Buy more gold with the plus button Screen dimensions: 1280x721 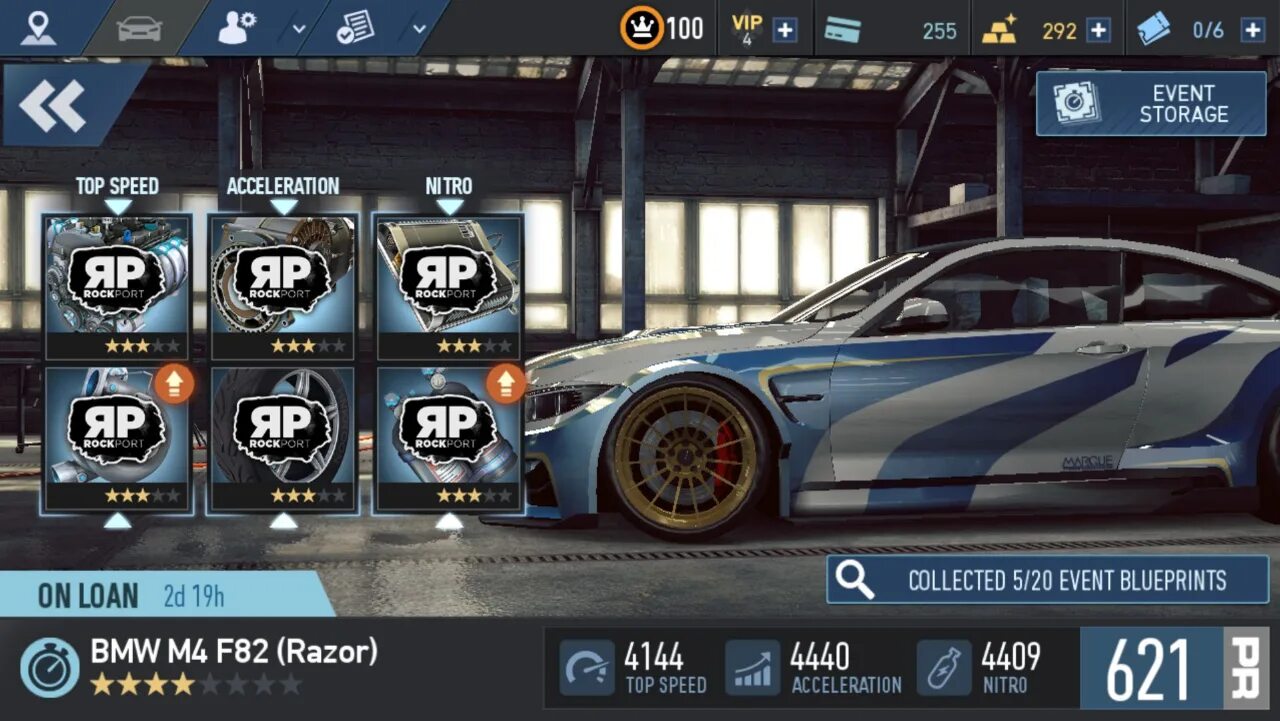tap(1098, 30)
